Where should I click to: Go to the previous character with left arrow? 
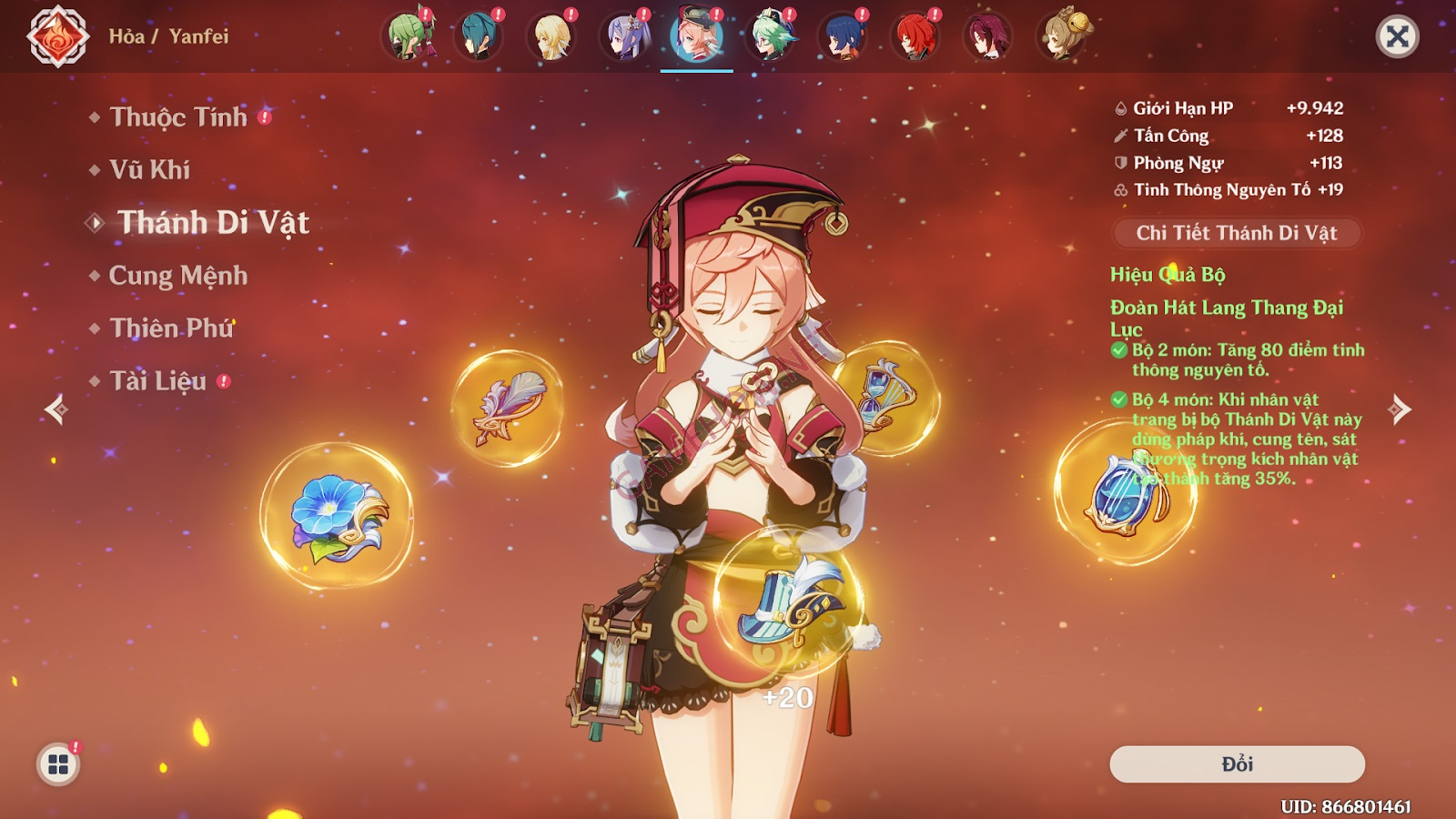click(x=56, y=409)
